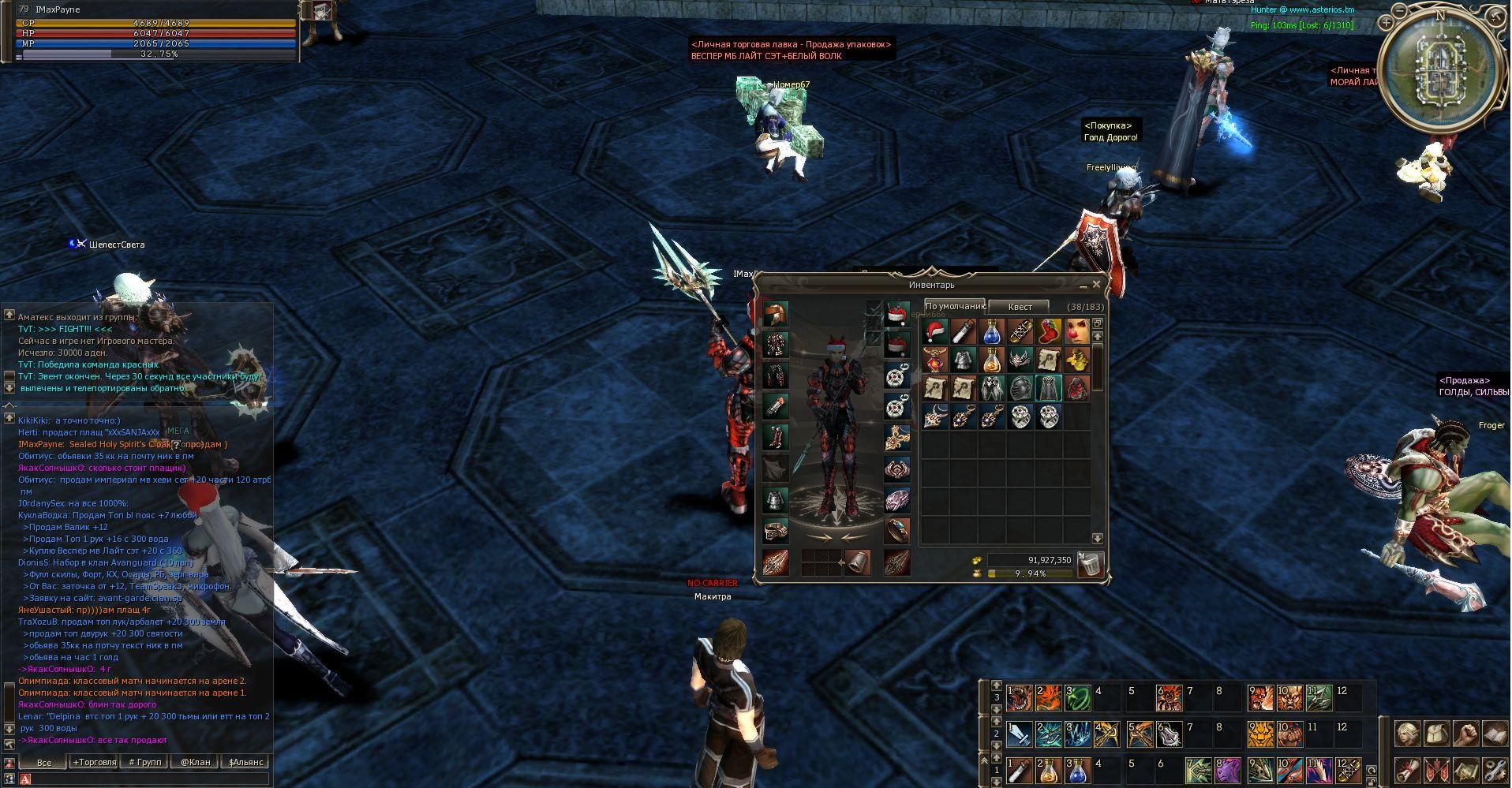1512x788 pixels.
Task: Select the Santa hat in the inventory grid
Action: [x=935, y=331]
